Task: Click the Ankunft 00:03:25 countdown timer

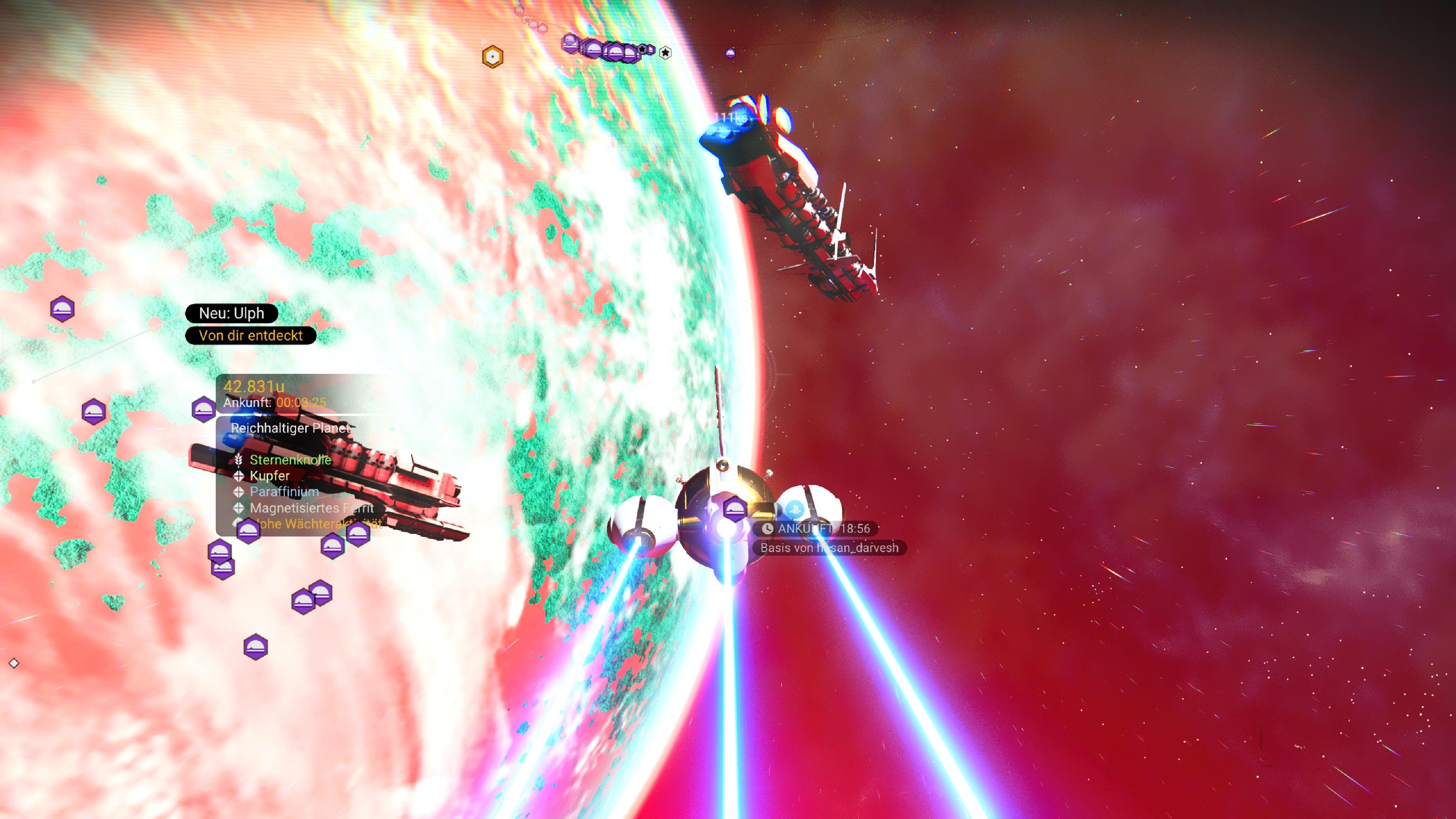Action: [x=275, y=403]
